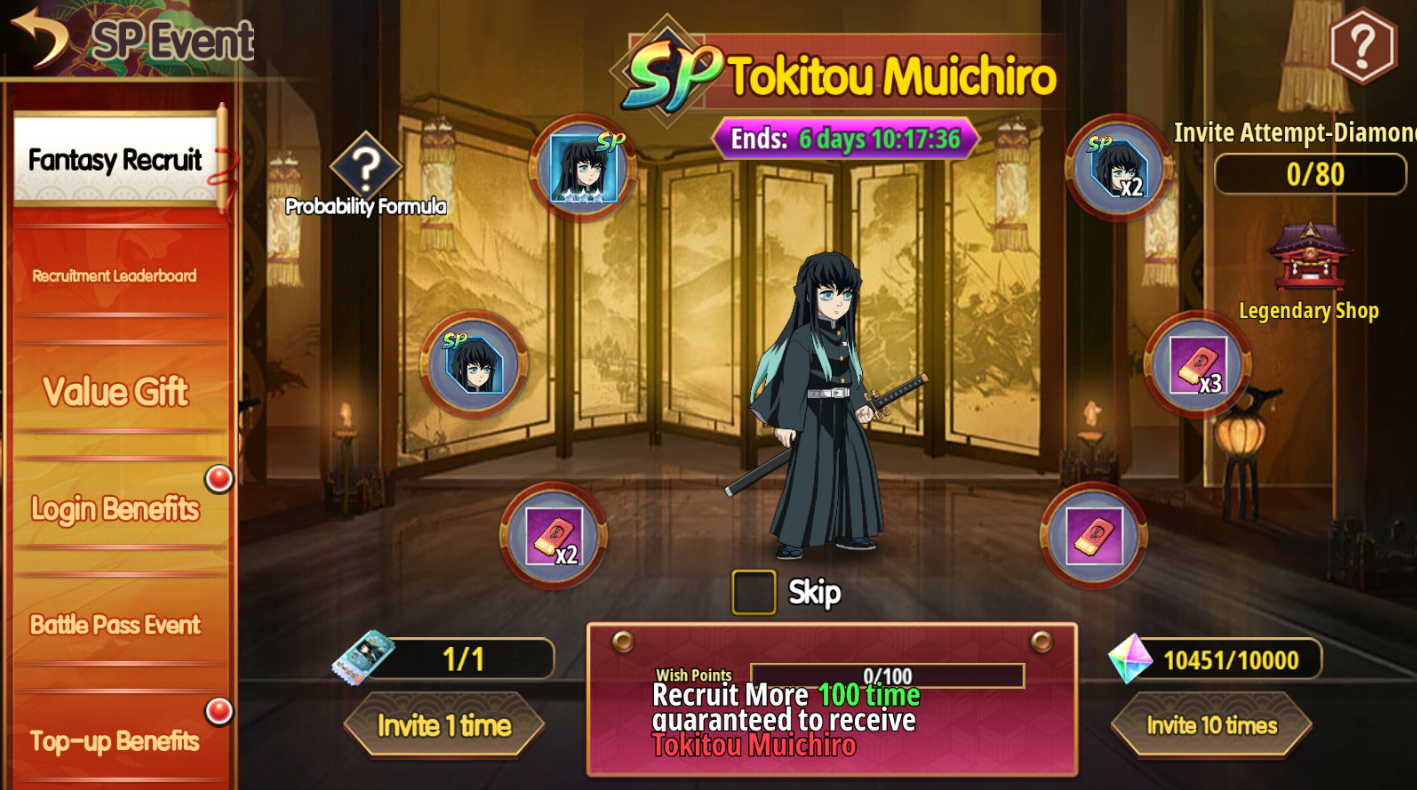
Task: Select the Login Benefits tab
Action: tap(116, 509)
